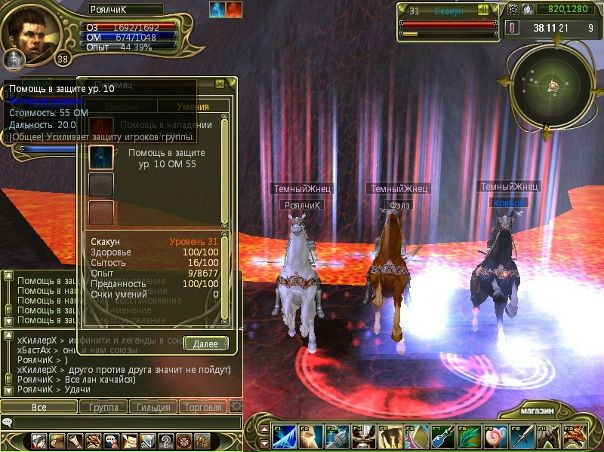Image resolution: width=604 pixels, height=452 pixels.
Task: Switch chat to the Торговля tab
Action: pos(202,407)
